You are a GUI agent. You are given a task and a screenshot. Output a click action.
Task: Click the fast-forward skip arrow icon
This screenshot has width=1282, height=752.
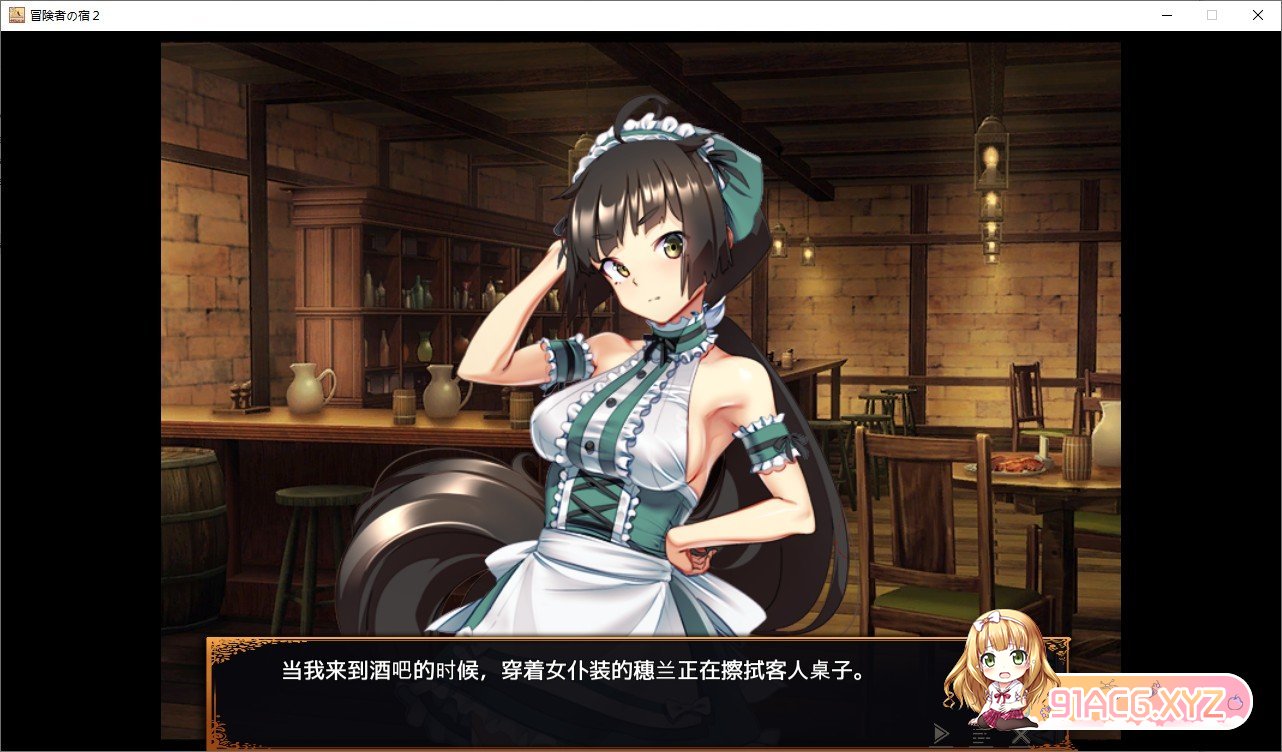click(x=940, y=734)
